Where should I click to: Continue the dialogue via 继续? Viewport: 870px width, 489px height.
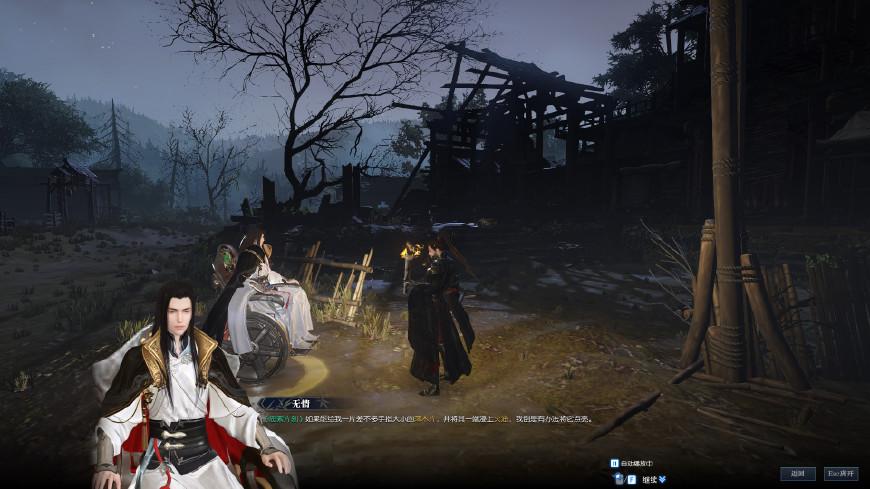[648, 479]
